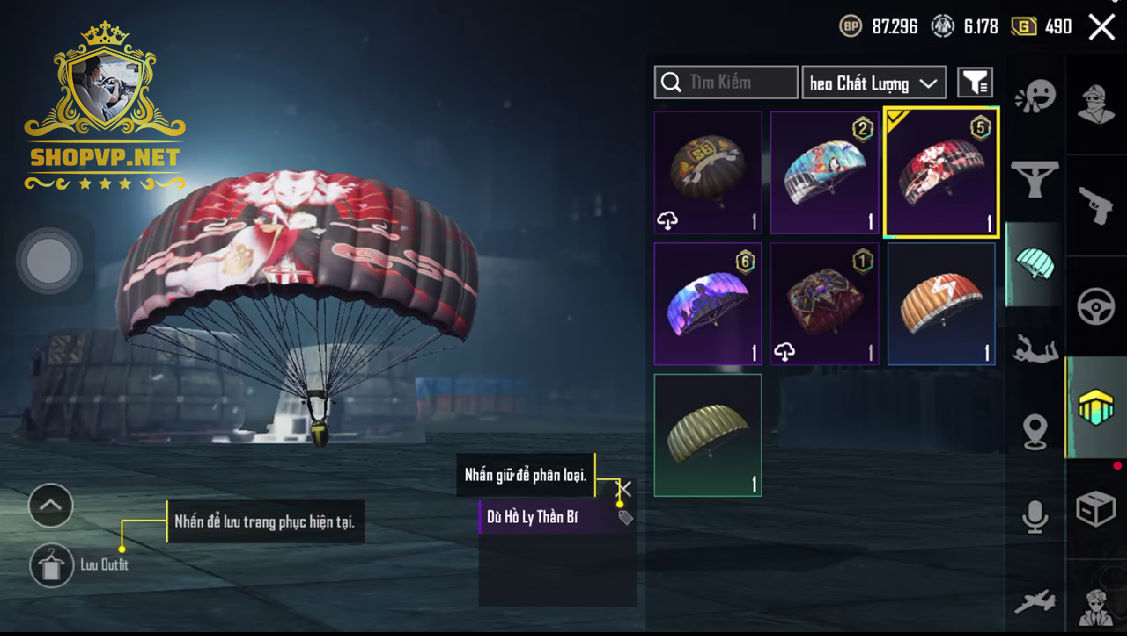Screen dimensions: 1127x636
Task: Open the Chất Lượng sort dropdown
Action: point(874,83)
